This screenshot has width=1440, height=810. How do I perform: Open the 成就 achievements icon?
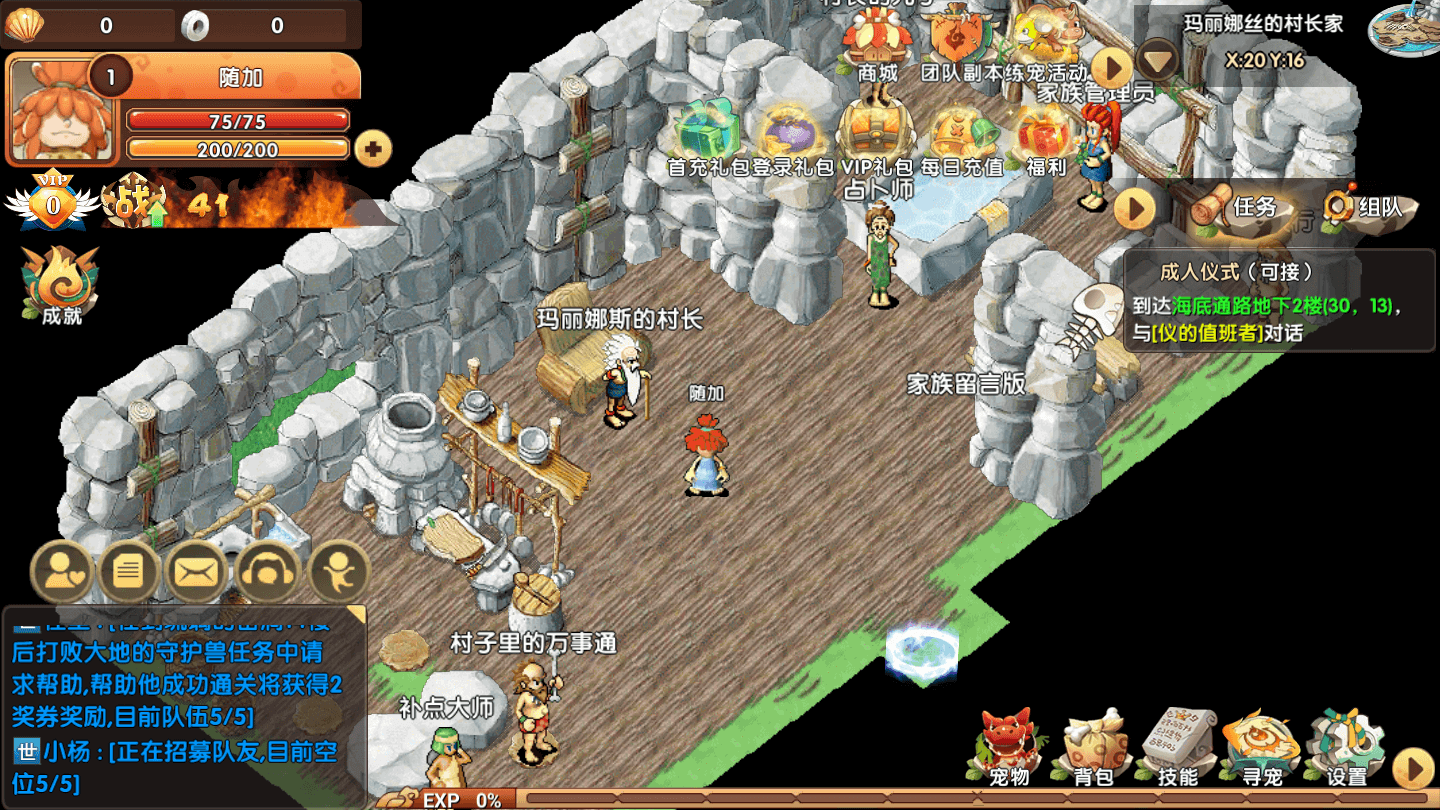tap(62, 285)
